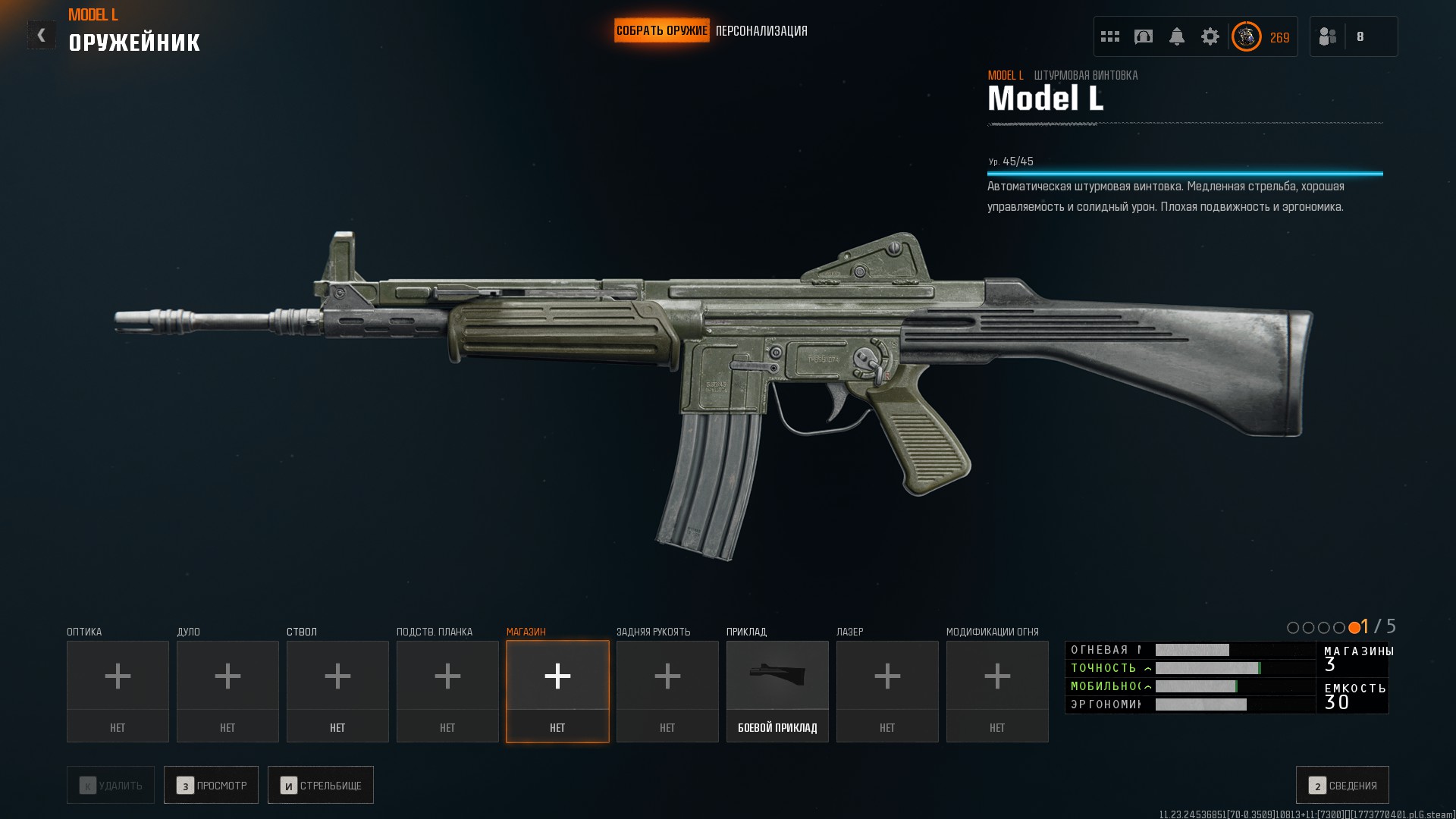This screenshot has width=1456, height=819.
Task: Open the player profile avatar
Action: coord(1246,36)
